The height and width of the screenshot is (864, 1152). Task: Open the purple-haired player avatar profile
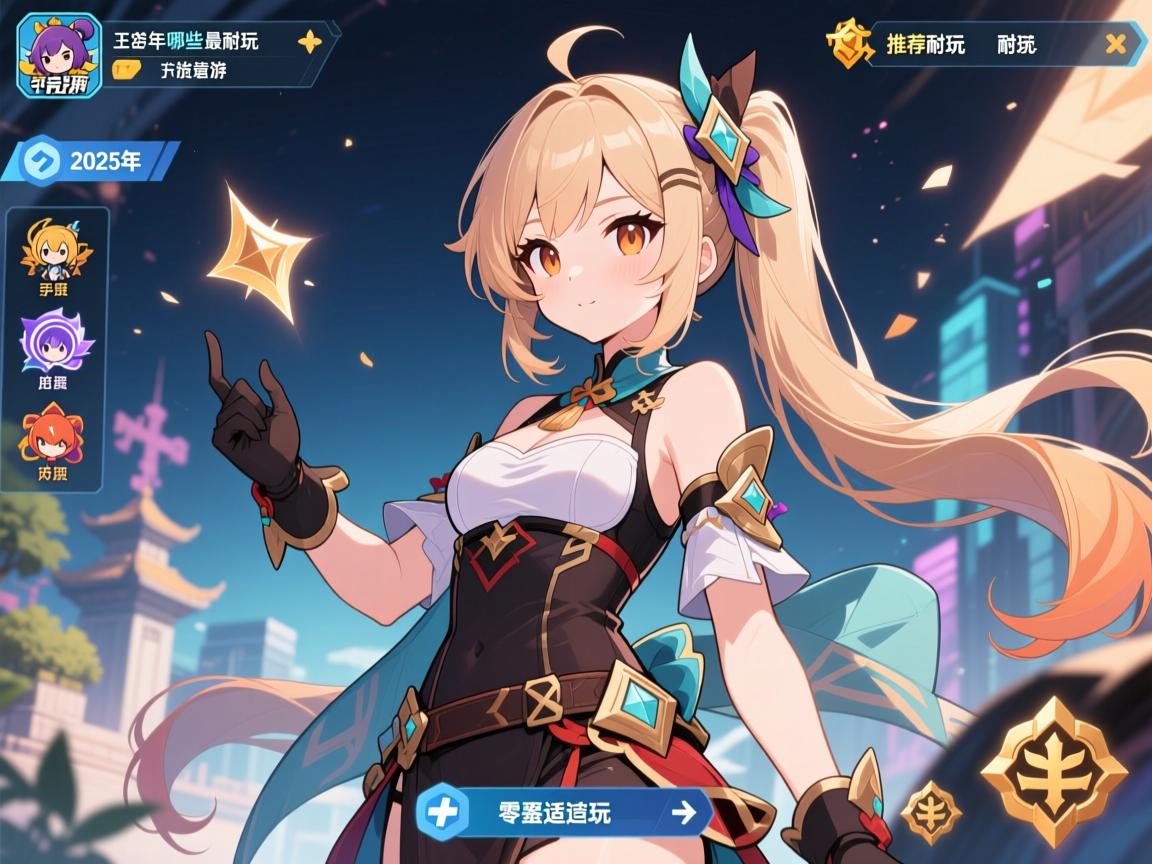[x=59, y=54]
